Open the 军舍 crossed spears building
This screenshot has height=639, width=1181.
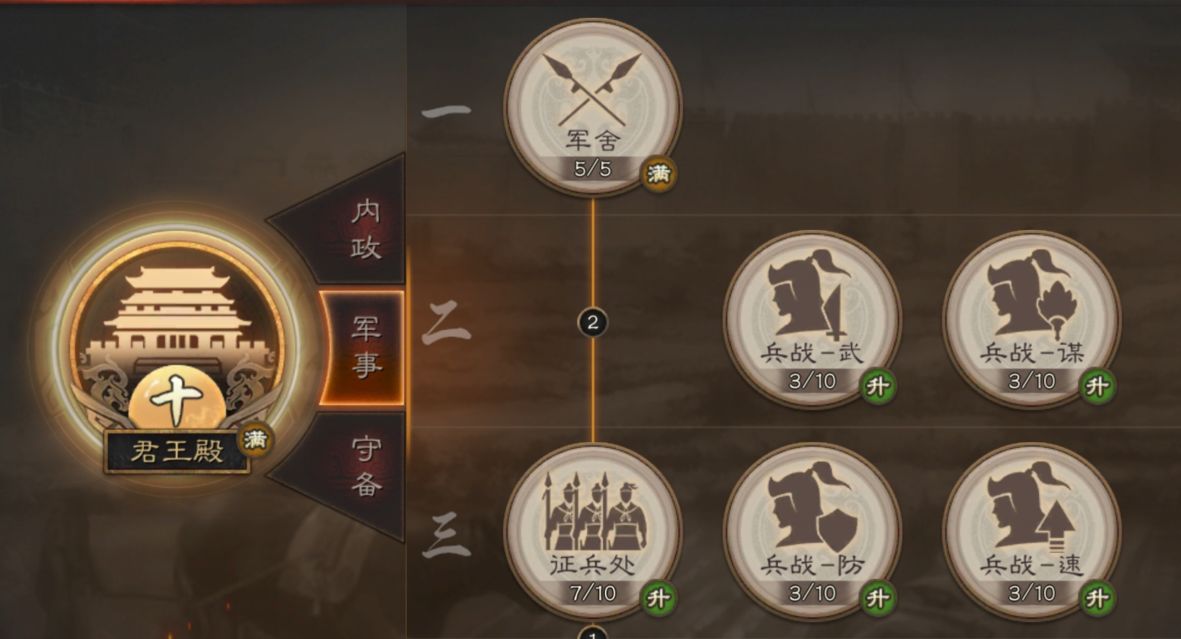(593, 105)
